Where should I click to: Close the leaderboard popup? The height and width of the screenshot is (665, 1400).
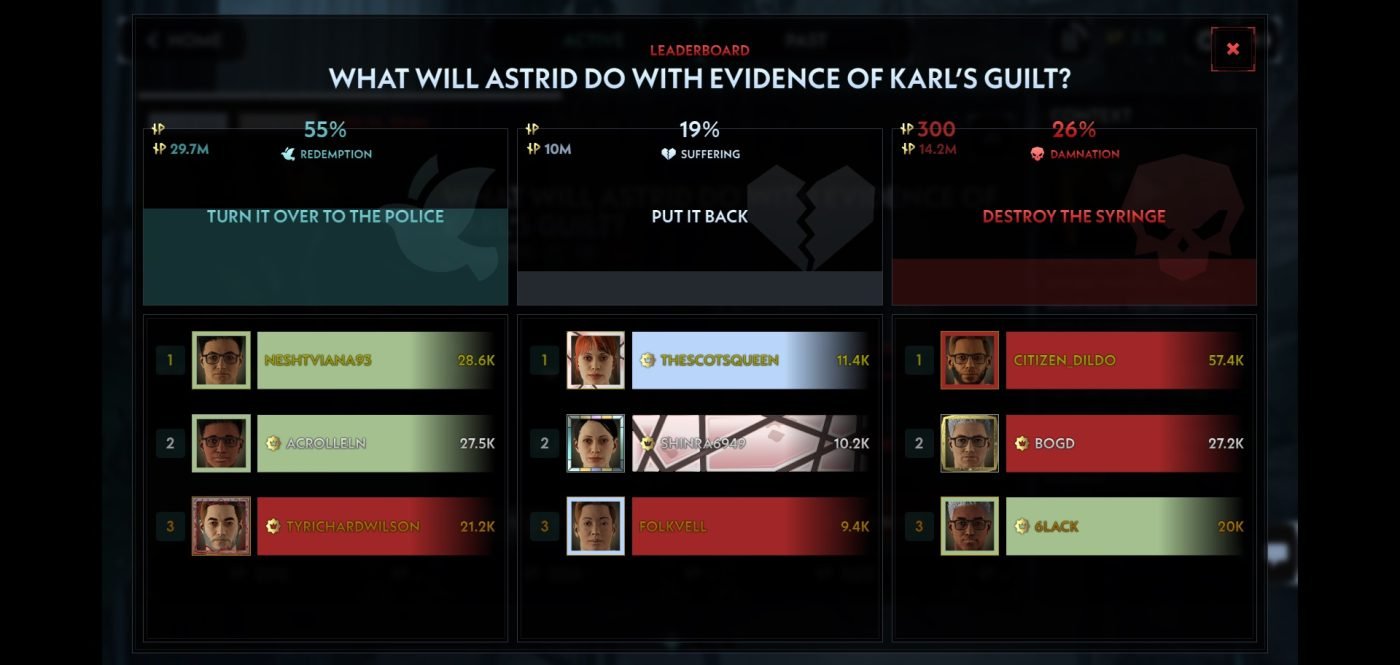(1232, 49)
